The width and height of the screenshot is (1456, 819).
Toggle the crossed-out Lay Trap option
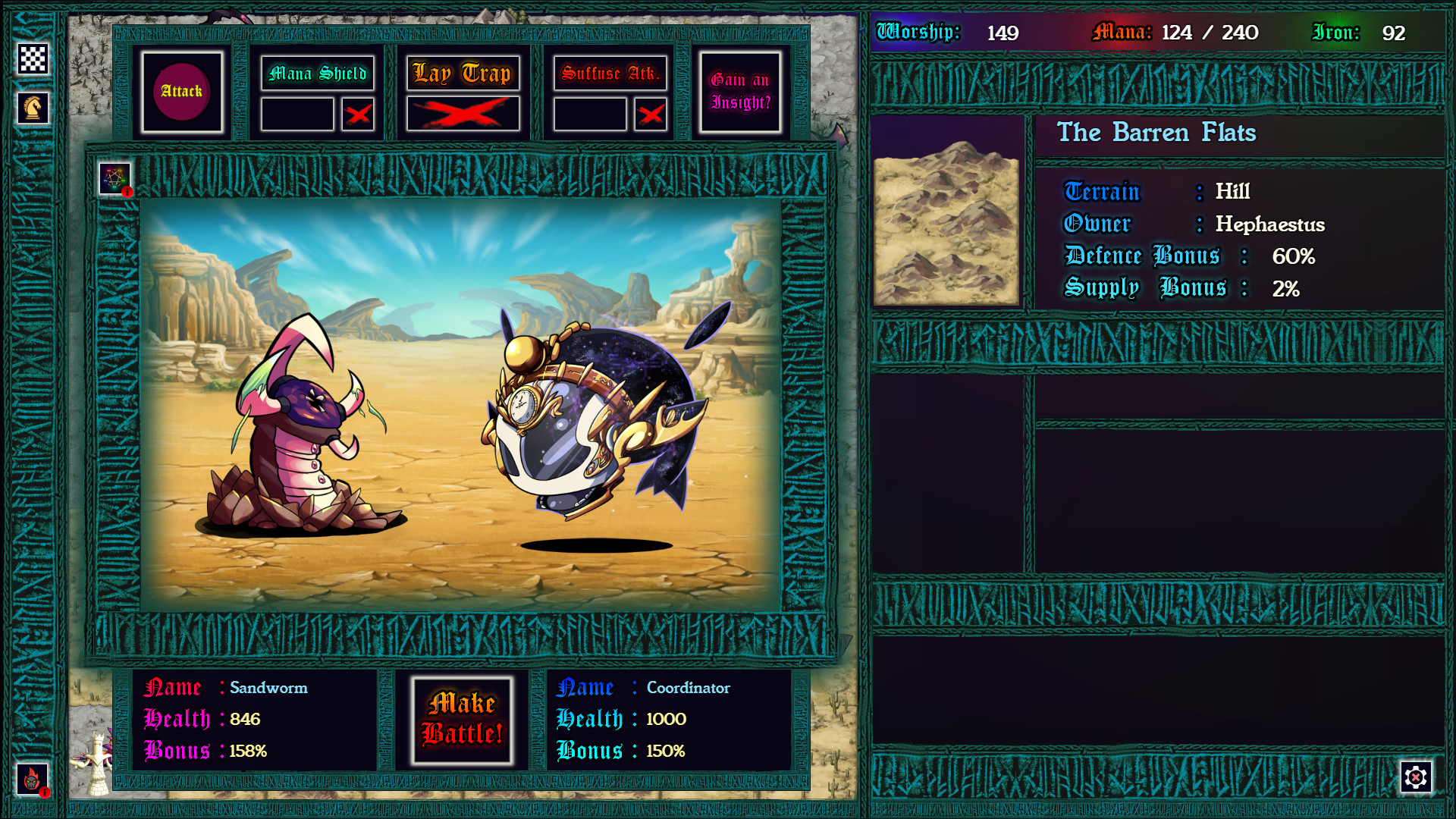click(x=463, y=114)
